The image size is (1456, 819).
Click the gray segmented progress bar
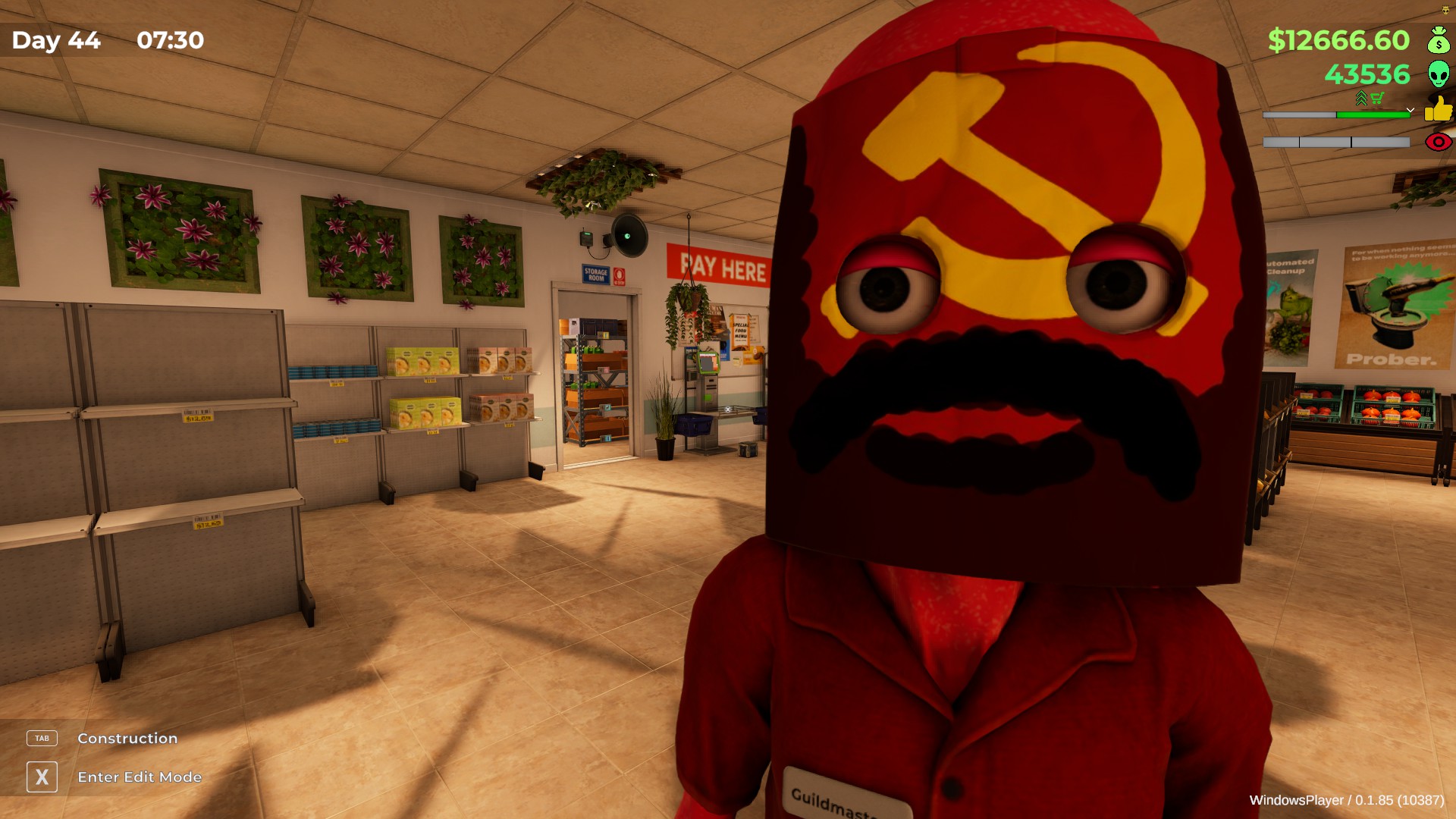[1335, 142]
